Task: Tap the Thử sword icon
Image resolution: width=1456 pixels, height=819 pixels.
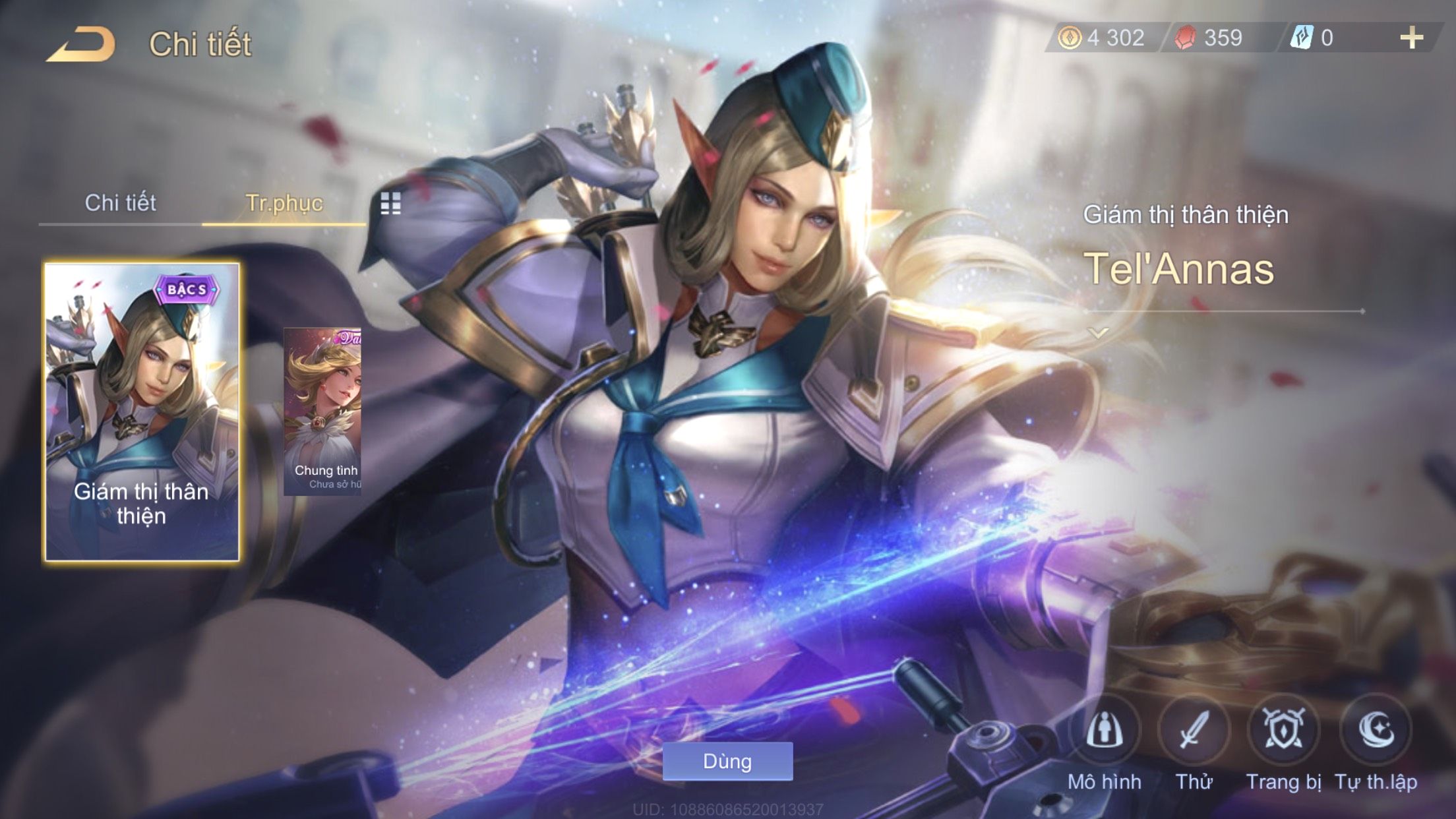Action: coord(1194,731)
